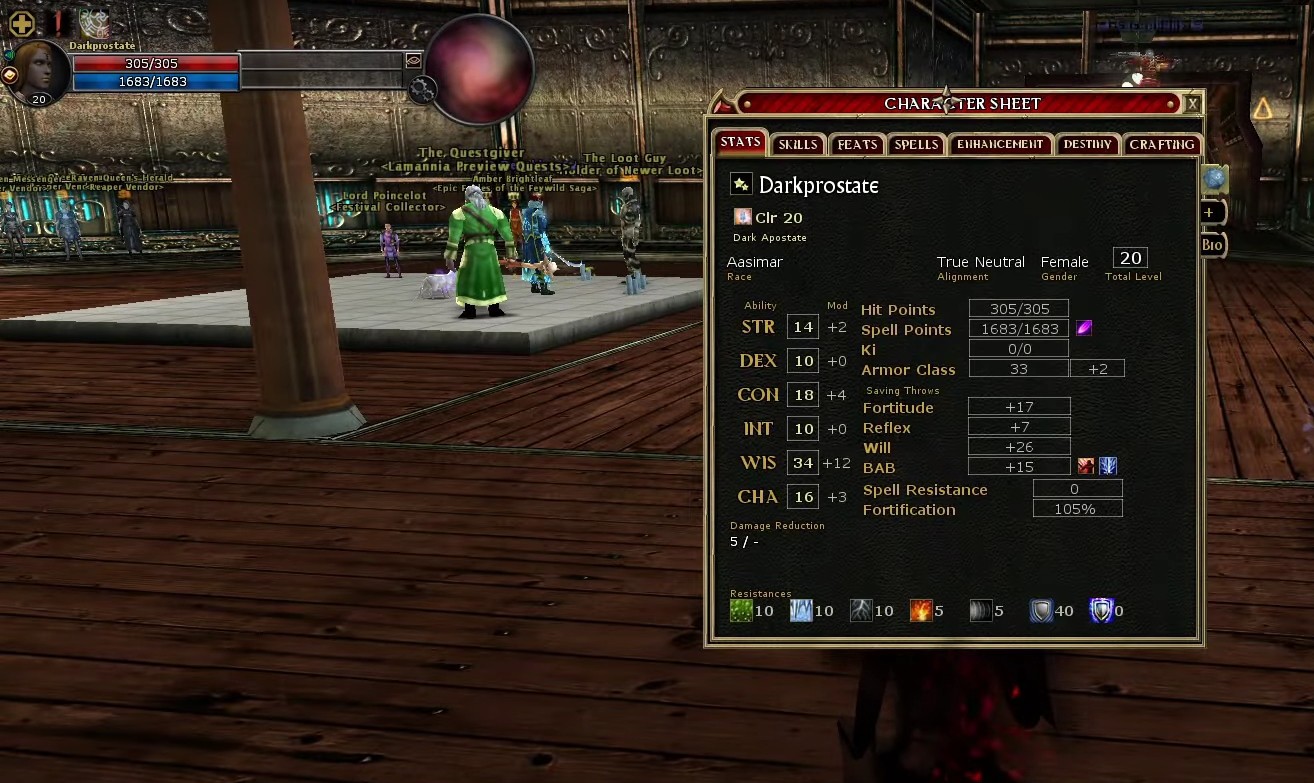Screen dimensions: 1314x783
Task: Switch to the Destiny tab
Action: pyautogui.click(x=1087, y=145)
